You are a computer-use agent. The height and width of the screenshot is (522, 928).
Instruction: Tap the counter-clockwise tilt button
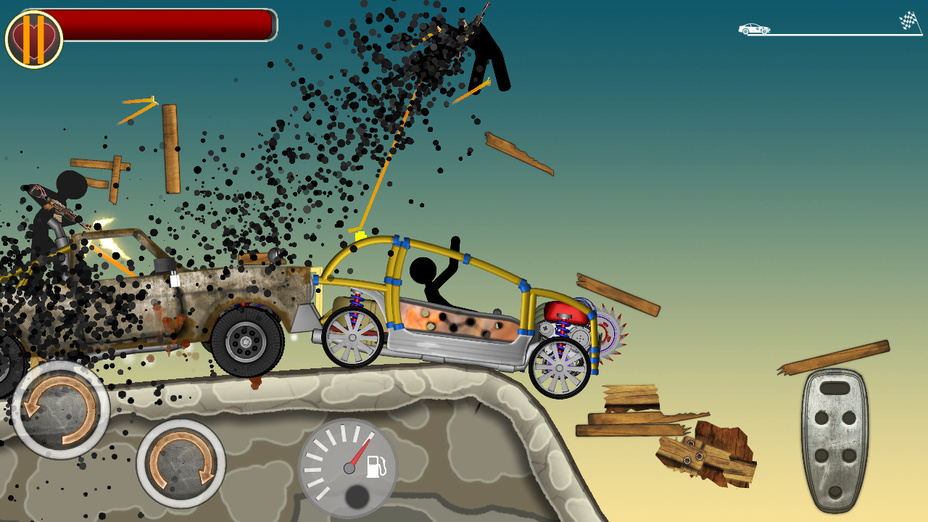tap(60, 409)
